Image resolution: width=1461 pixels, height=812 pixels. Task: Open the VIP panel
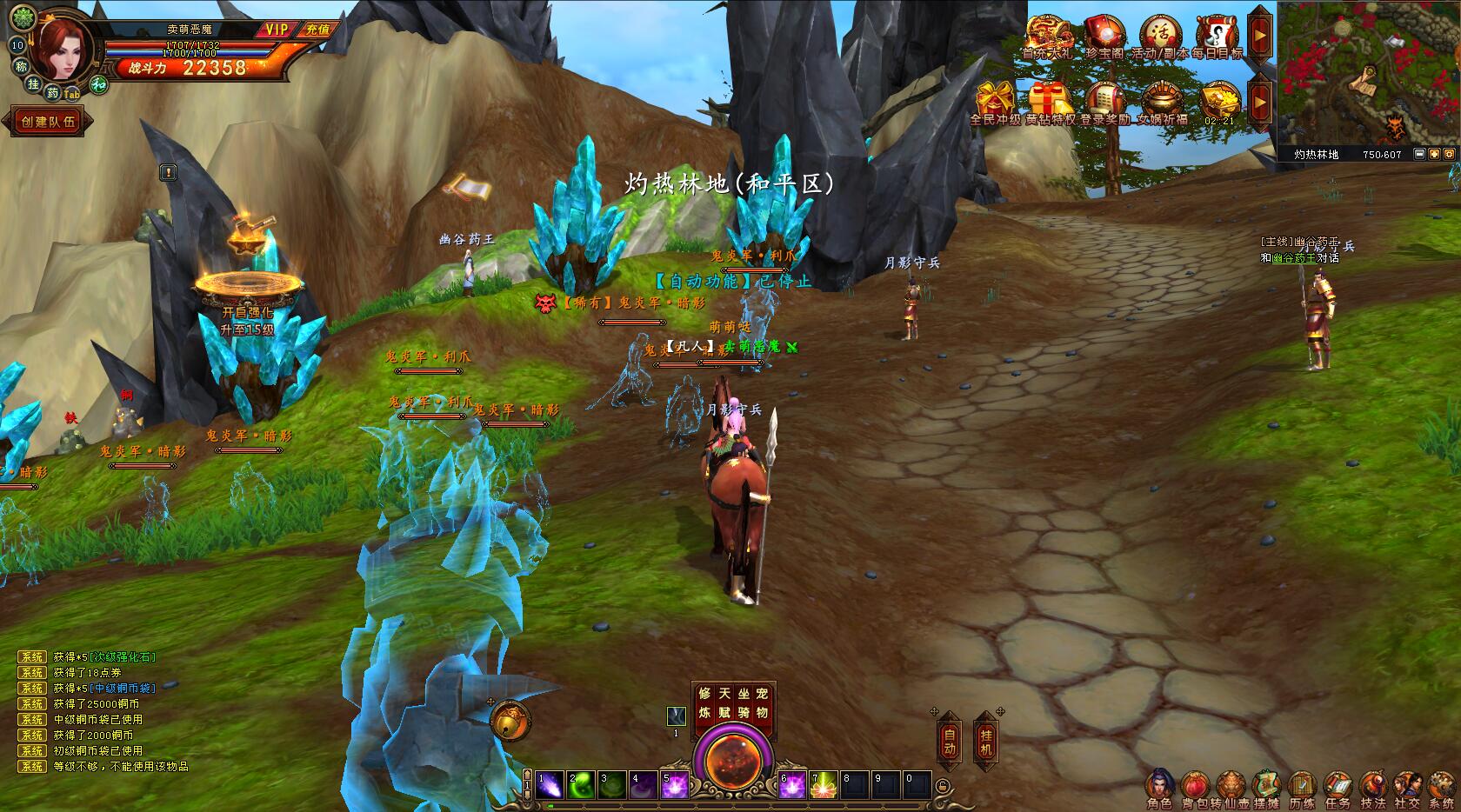(x=277, y=30)
